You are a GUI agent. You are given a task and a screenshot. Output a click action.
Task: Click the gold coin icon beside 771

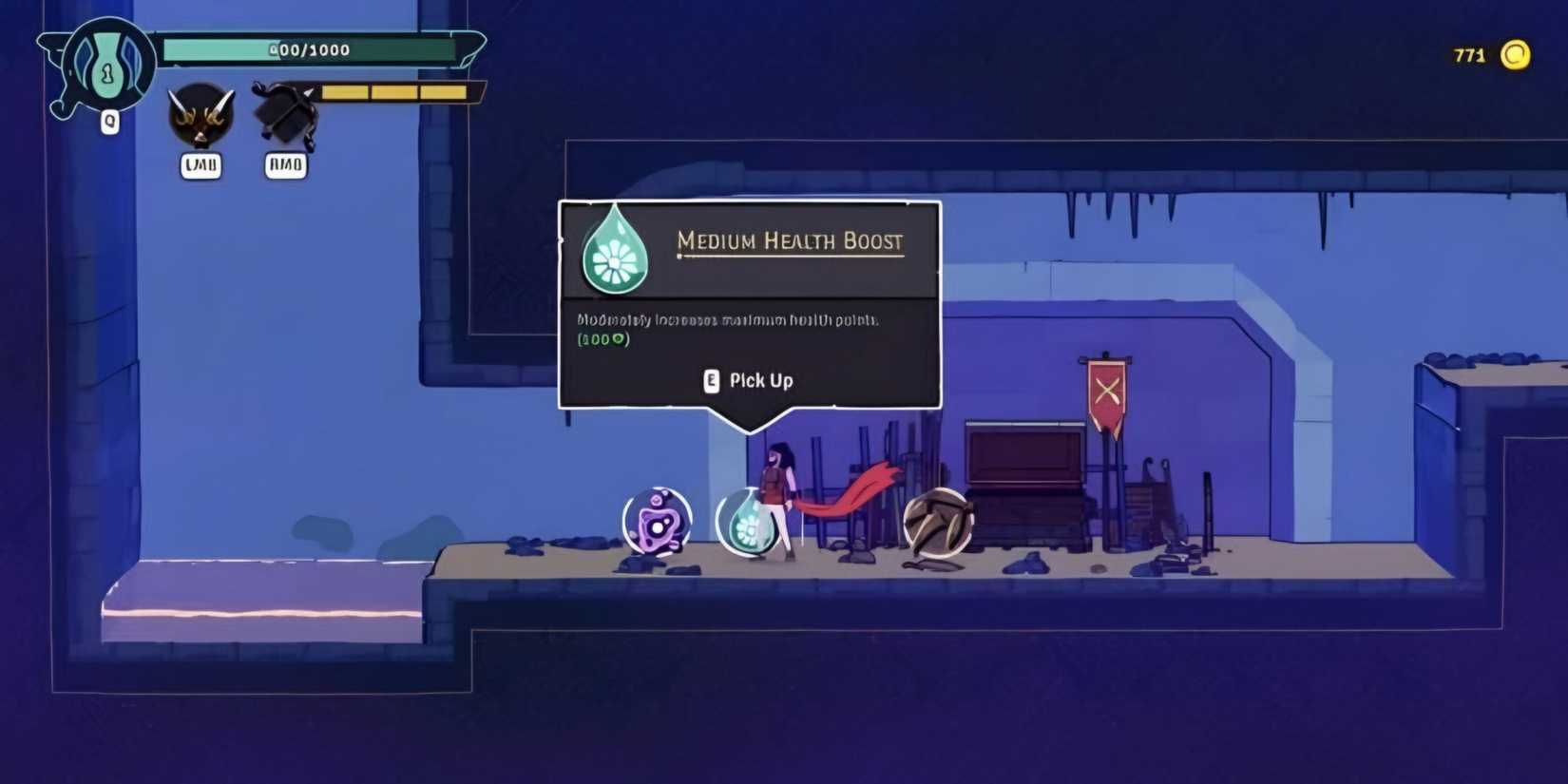point(1518,57)
